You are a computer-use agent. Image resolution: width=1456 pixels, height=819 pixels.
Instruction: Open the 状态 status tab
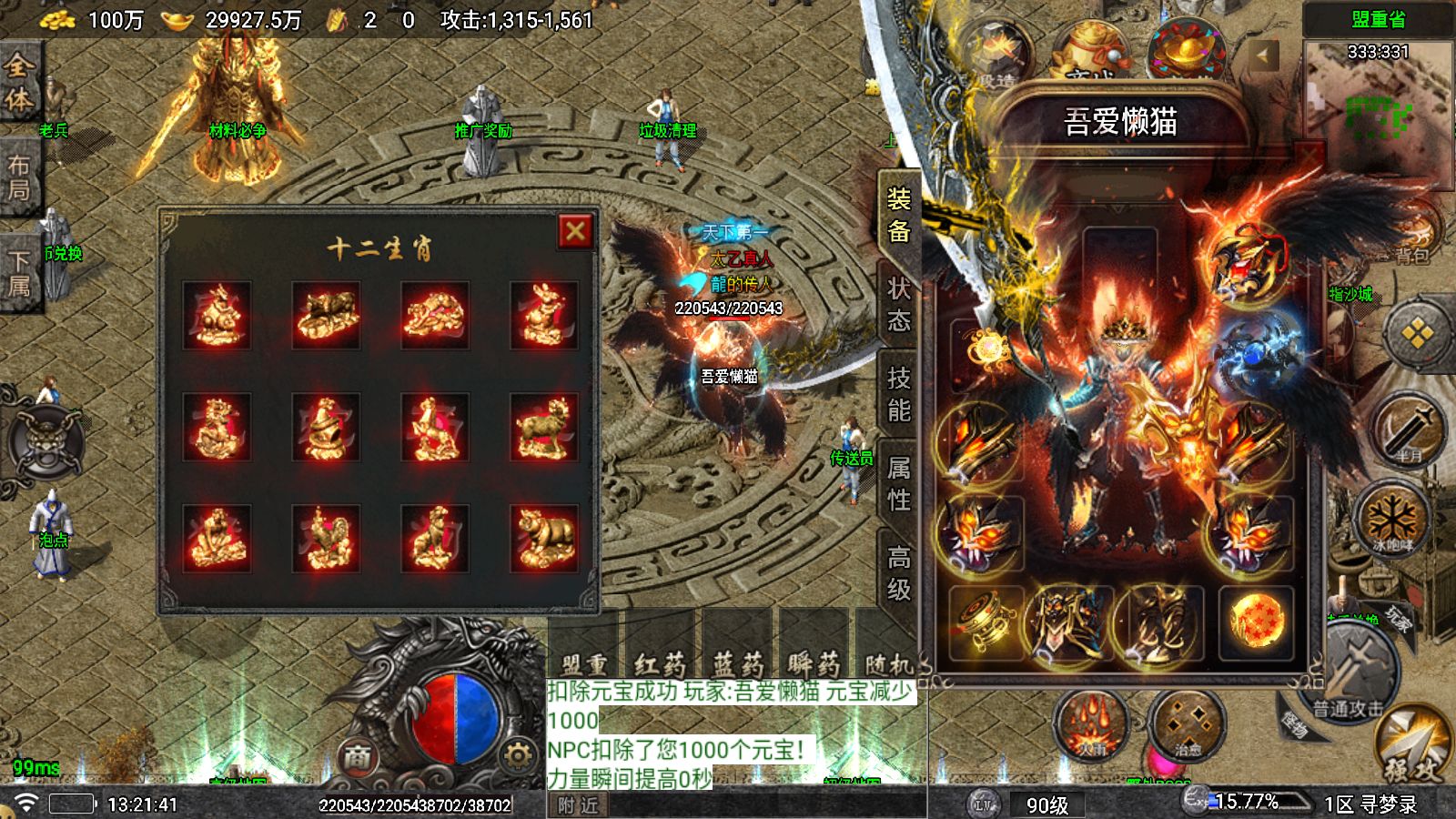pos(899,305)
